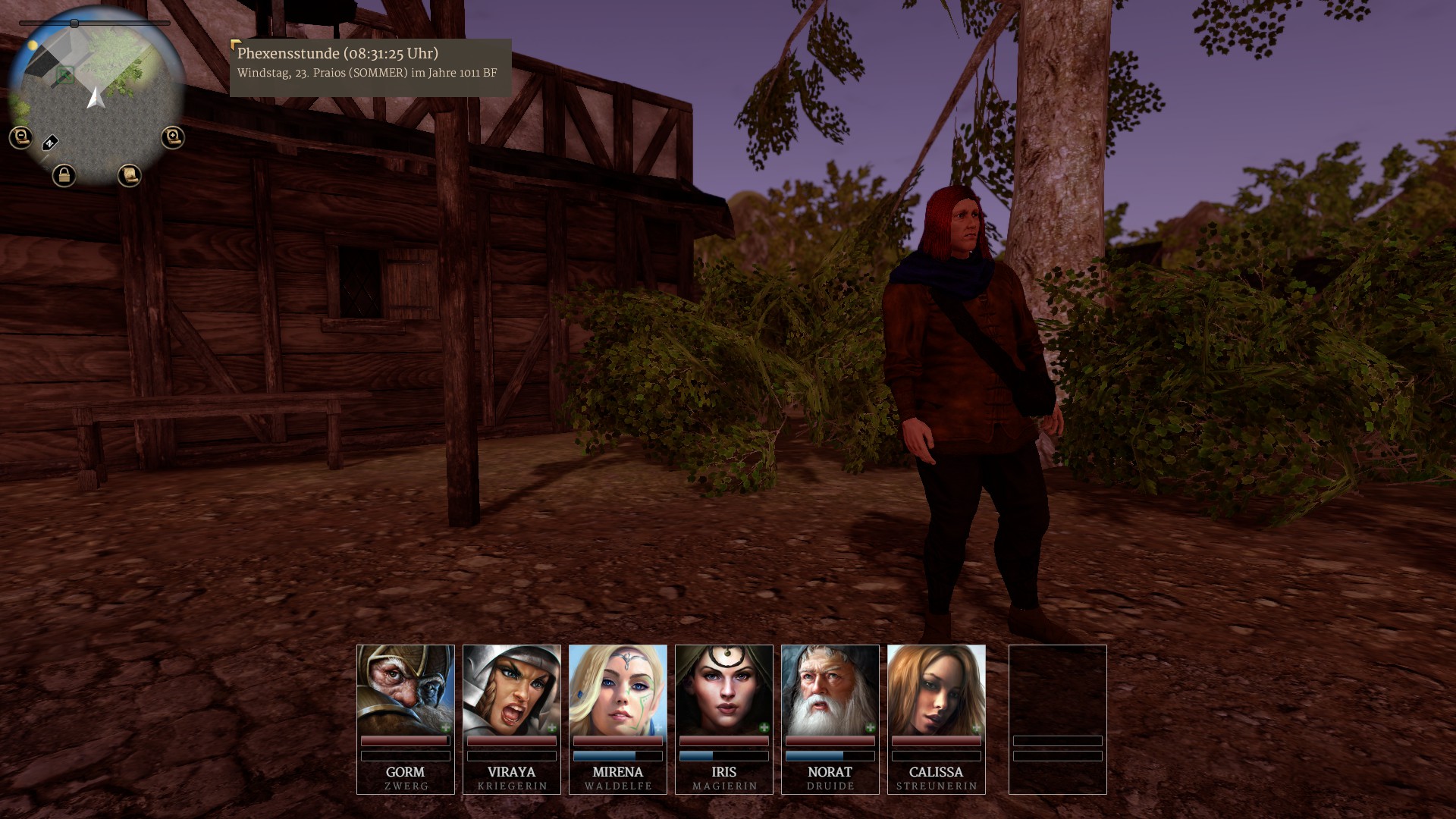Screen dimensions: 1456x819
Task: Click the green marker on the minimap
Action: [x=66, y=75]
